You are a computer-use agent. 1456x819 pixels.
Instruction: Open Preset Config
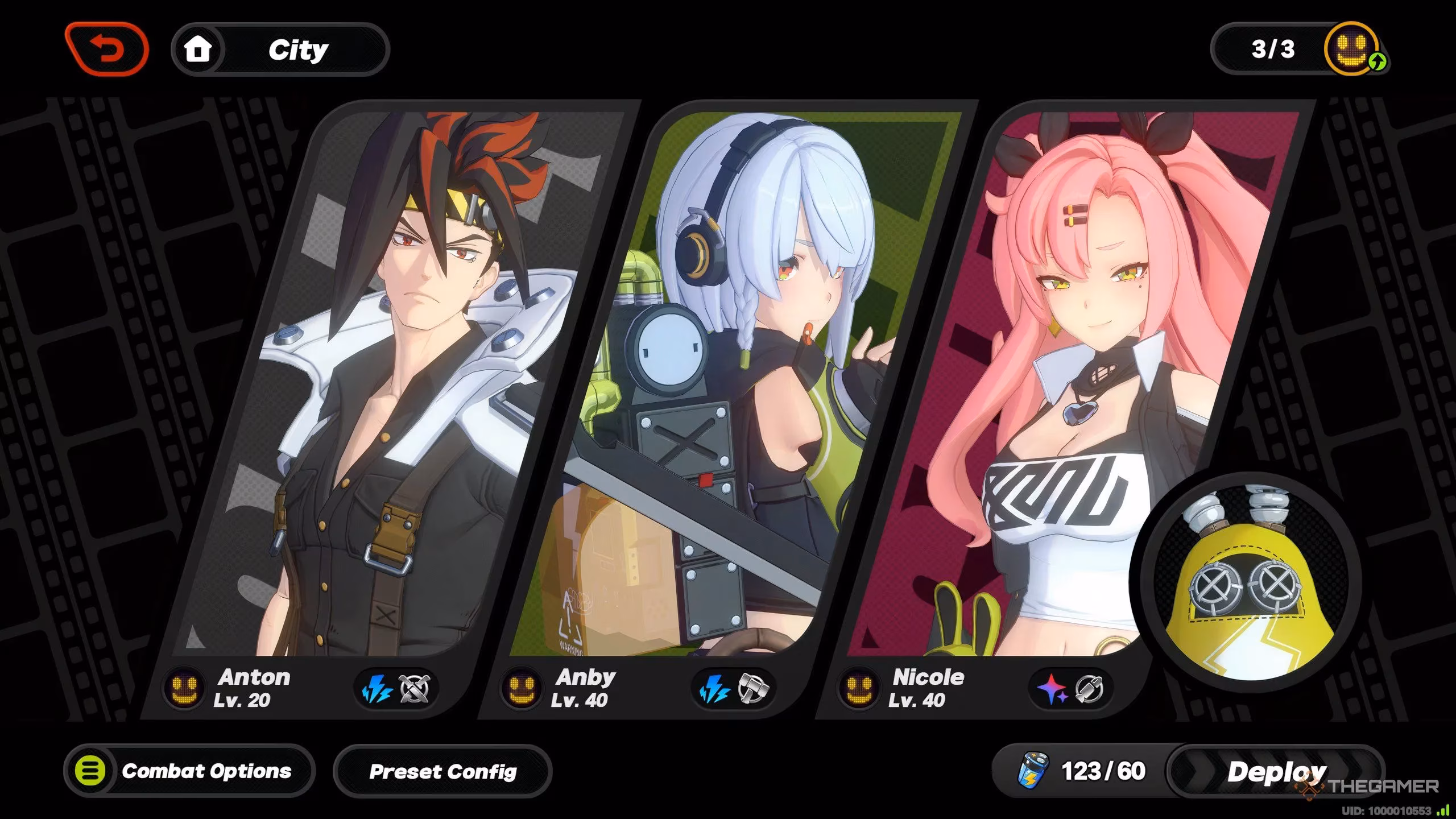[442, 771]
